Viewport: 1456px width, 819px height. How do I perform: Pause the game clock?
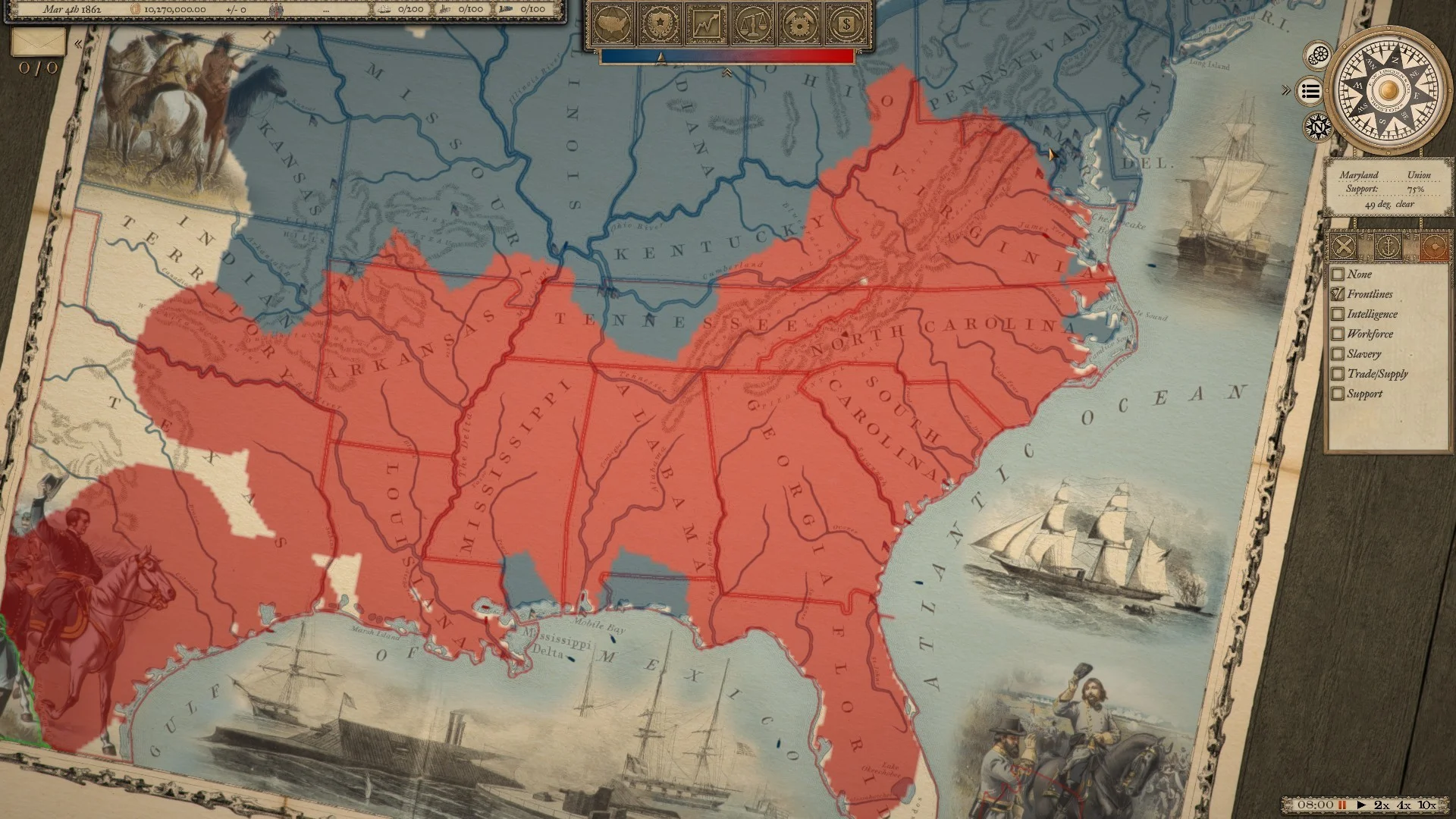point(1342,805)
